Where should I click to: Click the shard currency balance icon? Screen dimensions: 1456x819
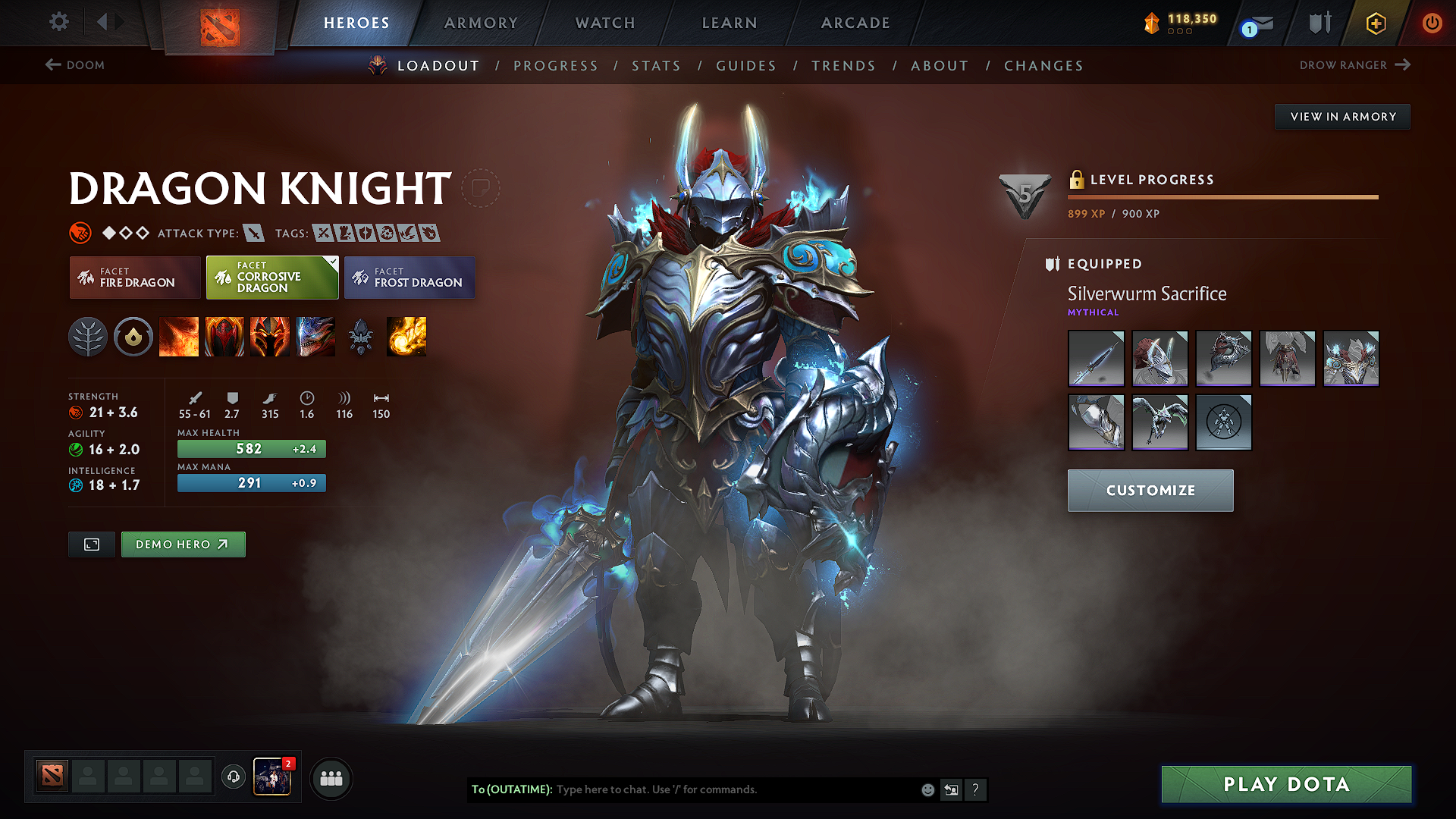pos(1151,22)
